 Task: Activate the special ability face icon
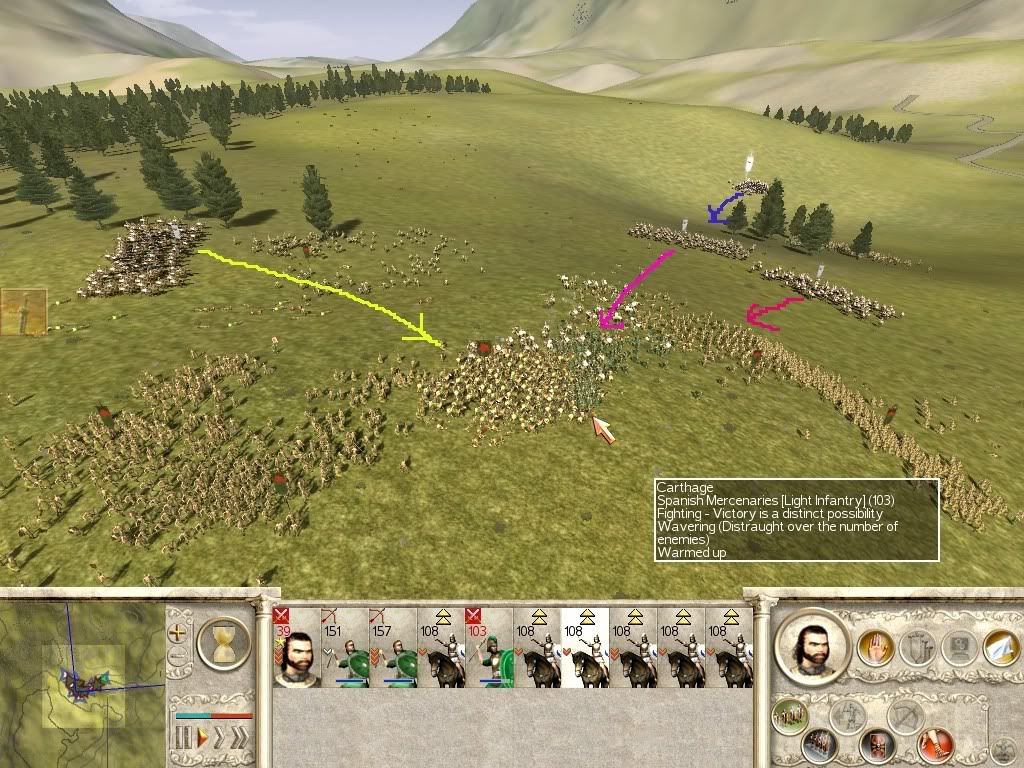pos(960,648)
